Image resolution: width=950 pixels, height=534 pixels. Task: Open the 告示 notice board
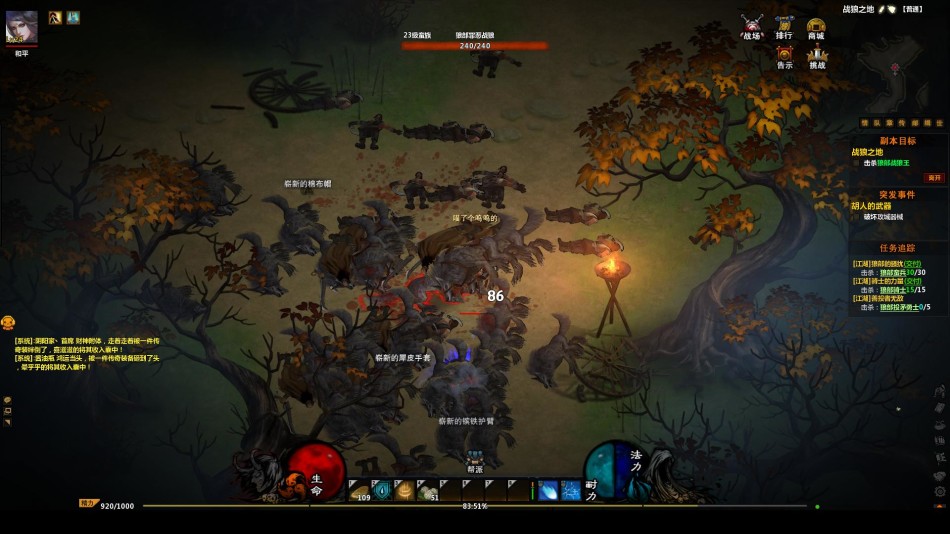[784, 55]
